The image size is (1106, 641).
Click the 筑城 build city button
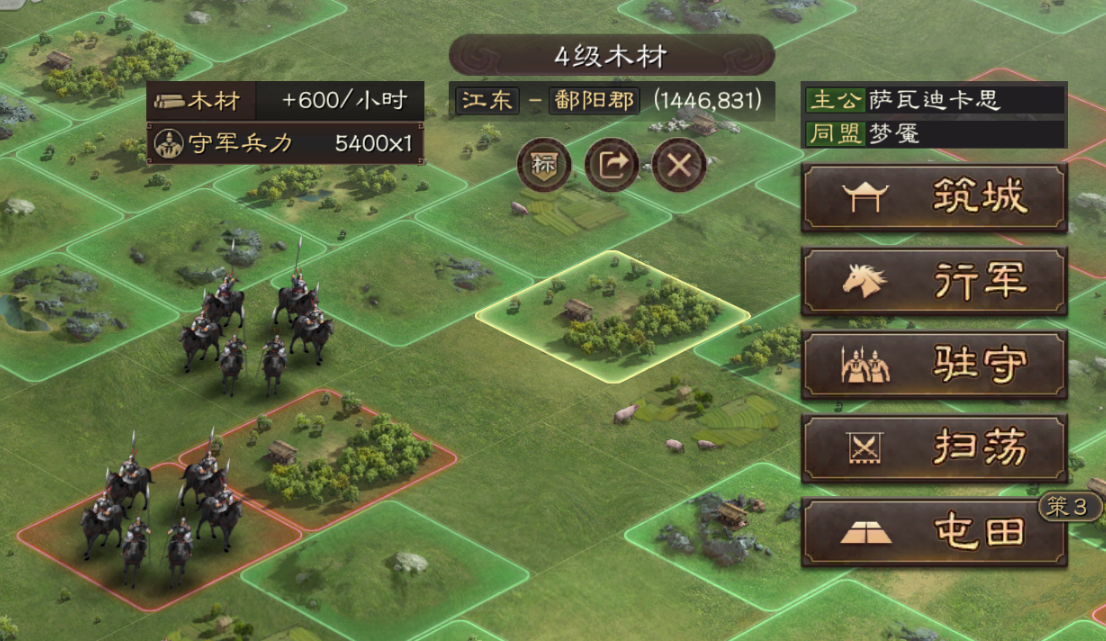[934, 198]
